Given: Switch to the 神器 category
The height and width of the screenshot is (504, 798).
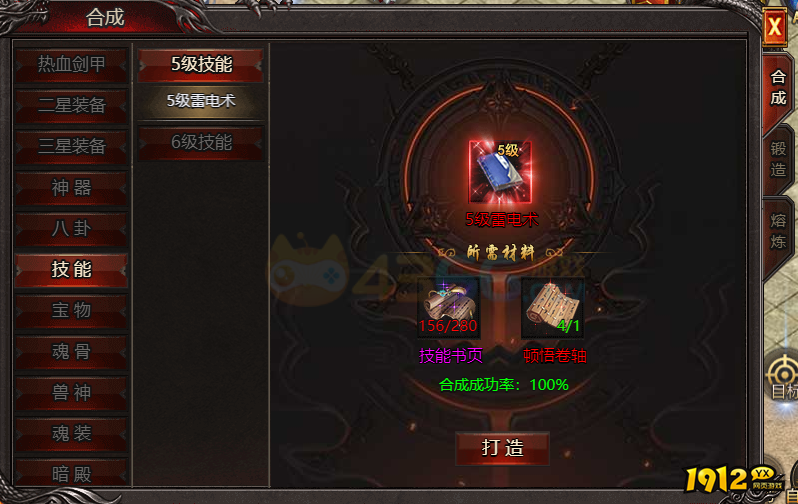Looking at the screenshot, I should pyautogui.click(x=71, y=187).
